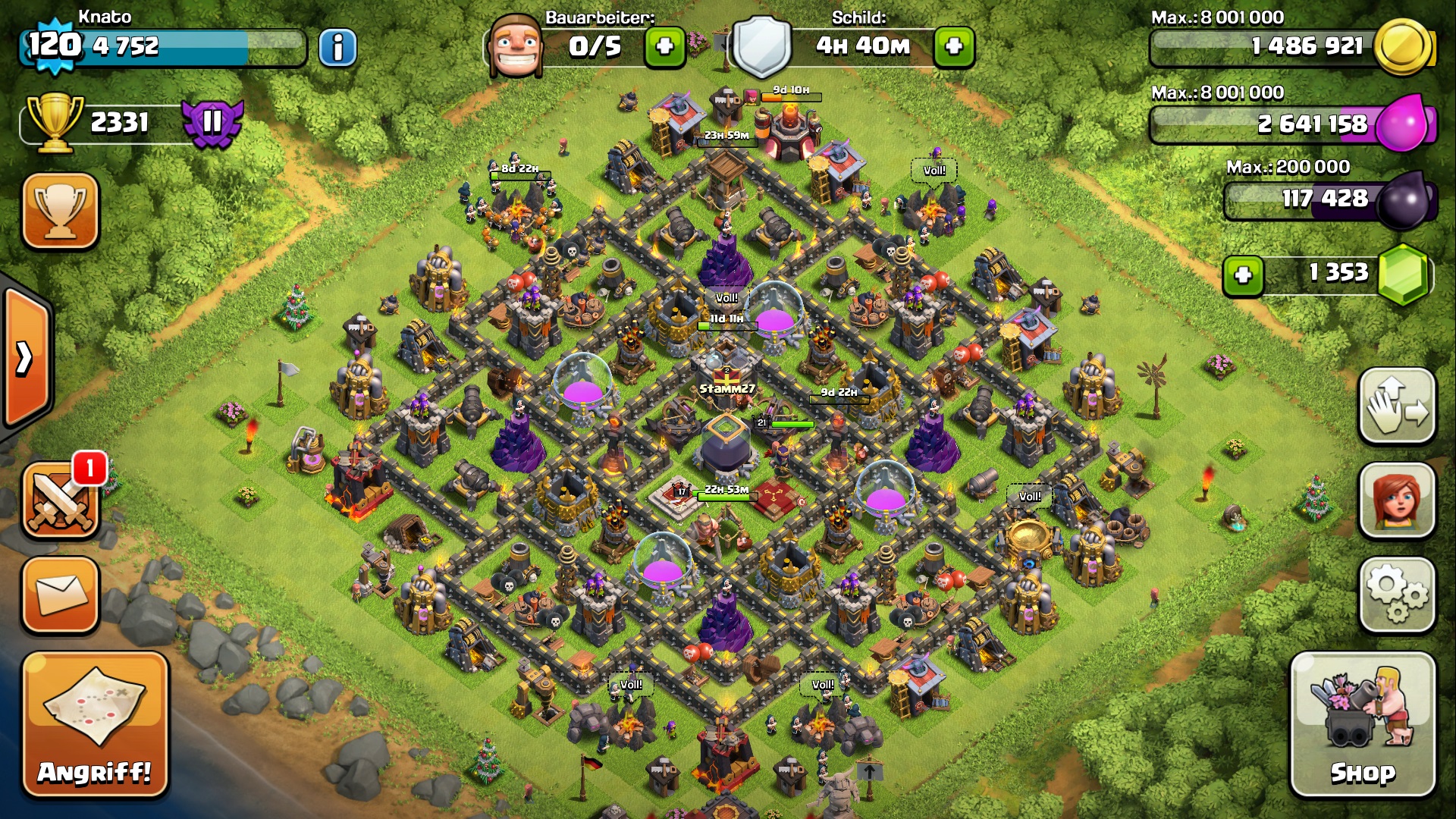Tap the Angriff! attack button
1456x819 pixels.
coord(95,724)
